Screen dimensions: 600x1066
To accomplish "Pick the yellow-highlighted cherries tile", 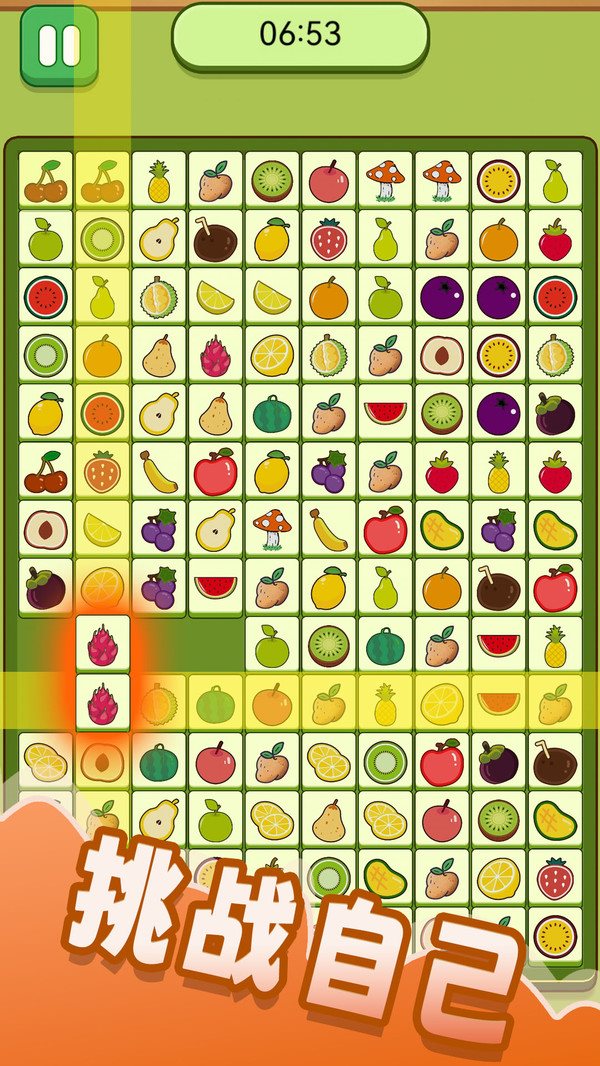I will click(x=102, y=181).
